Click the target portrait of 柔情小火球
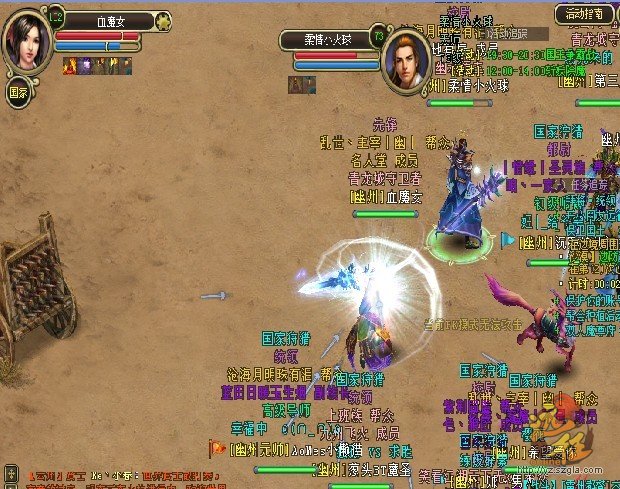Screen dimensions: 620x489 click(x=406, y=61)
